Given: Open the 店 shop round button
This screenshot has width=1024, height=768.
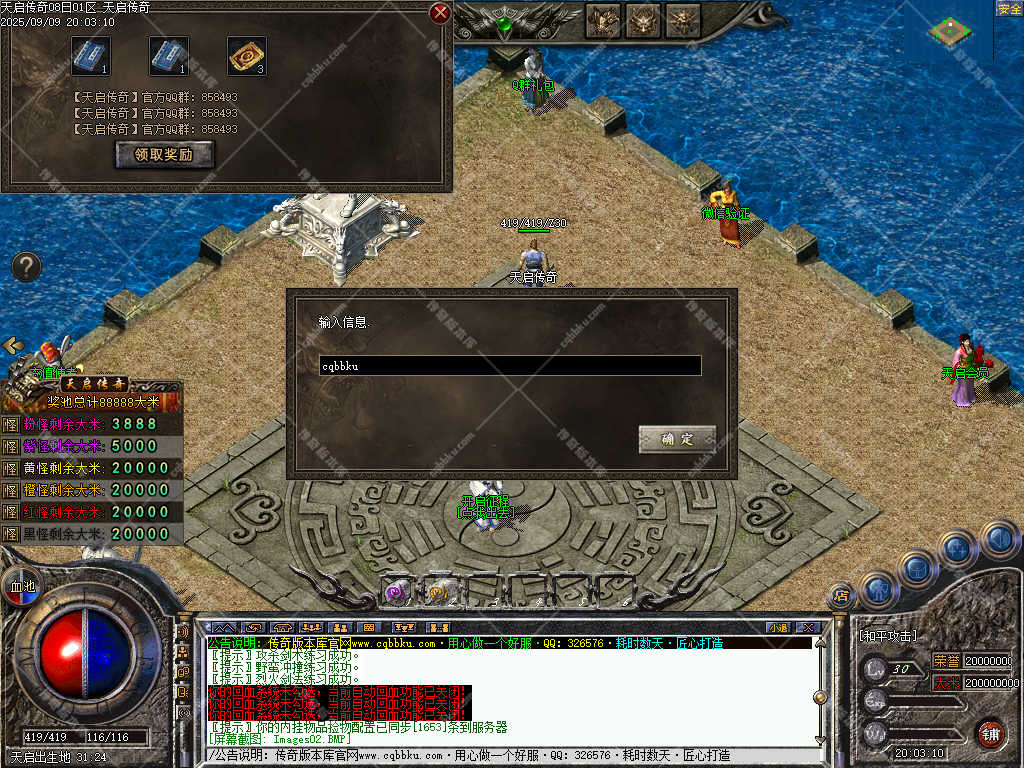Looking at the screenshot, I should coord(840,596).
